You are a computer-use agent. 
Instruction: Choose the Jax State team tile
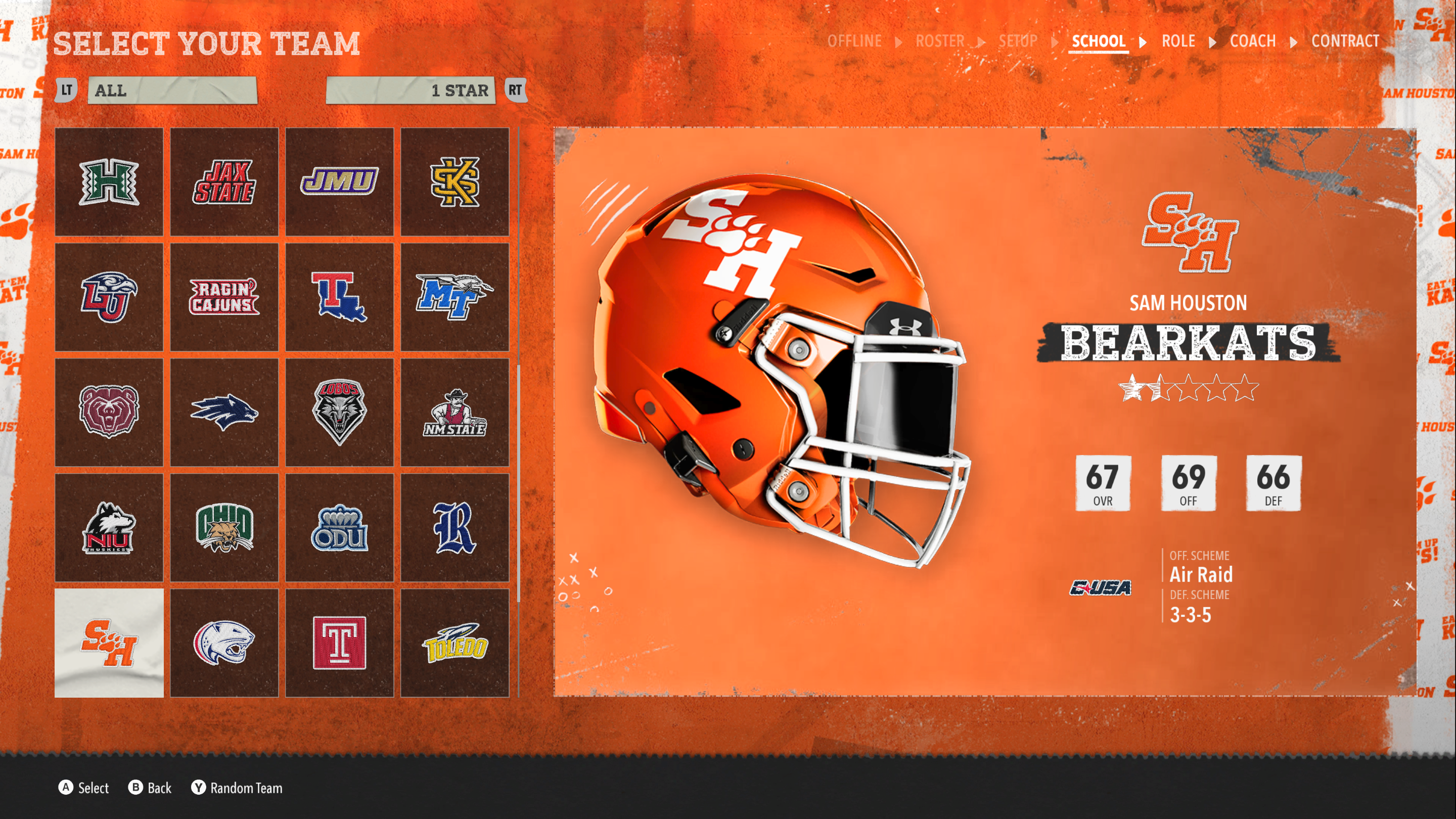224,182
